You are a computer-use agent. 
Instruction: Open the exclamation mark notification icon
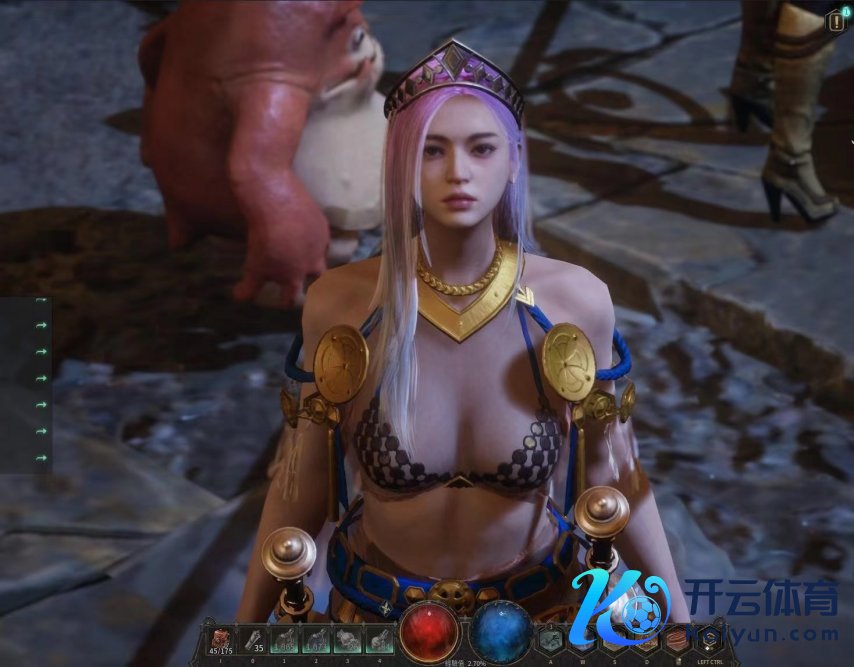(x=836, y=20)
